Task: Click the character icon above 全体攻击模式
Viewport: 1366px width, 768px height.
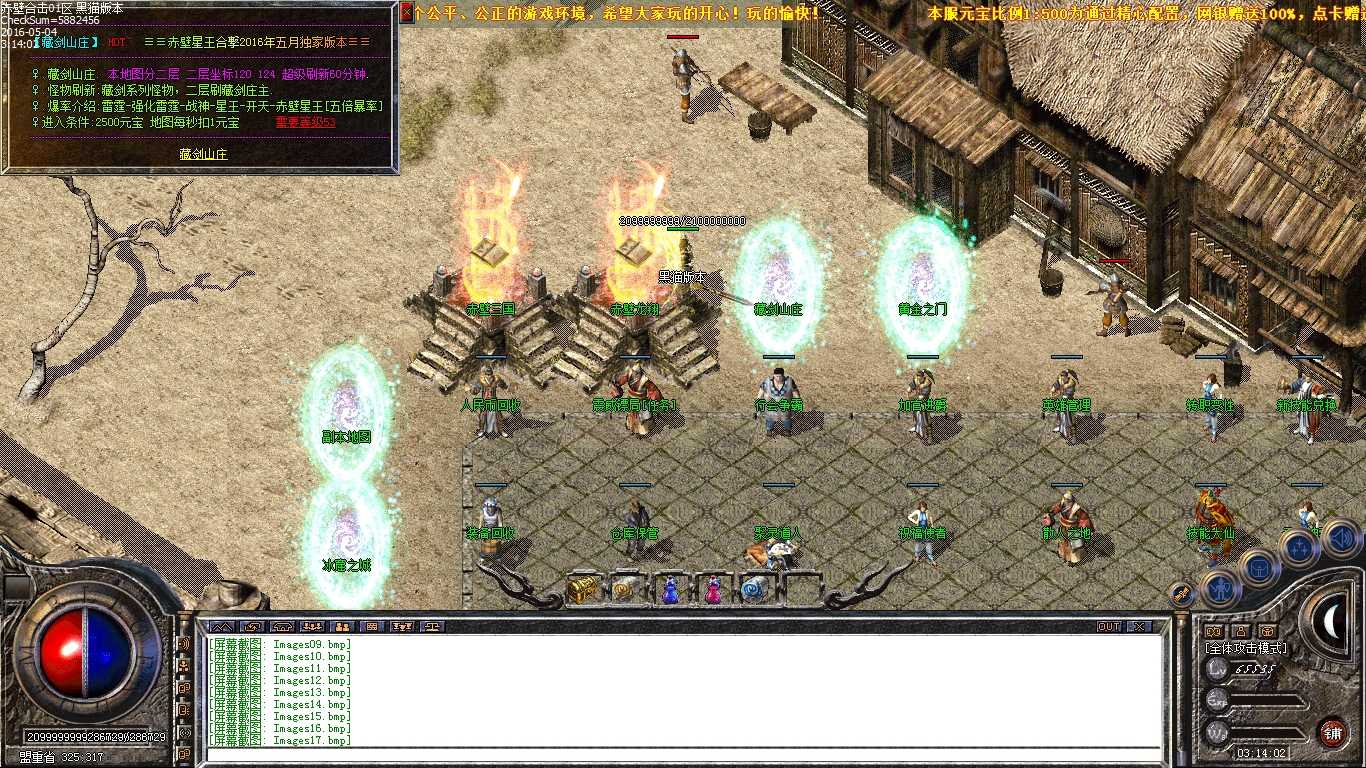Action: point(1241,632)
